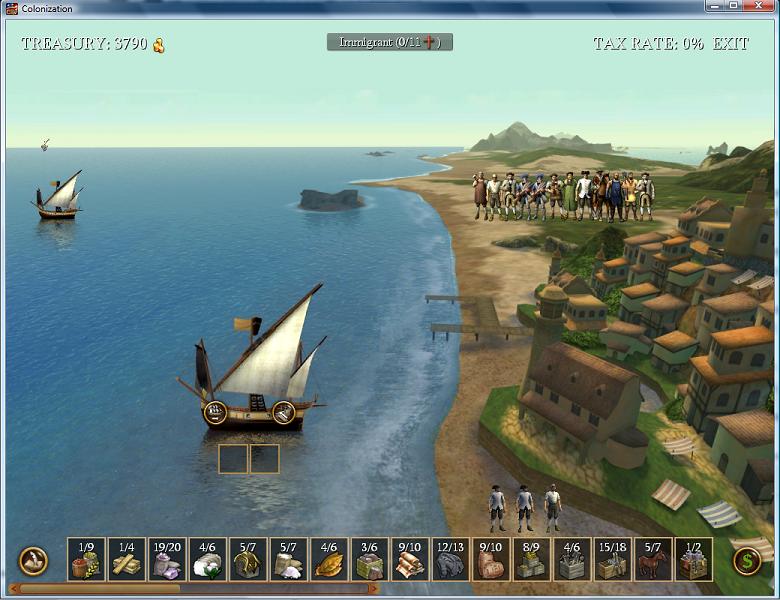Click the scrollbar's right arrow
The image size is (780, 600).
(373, 589)
